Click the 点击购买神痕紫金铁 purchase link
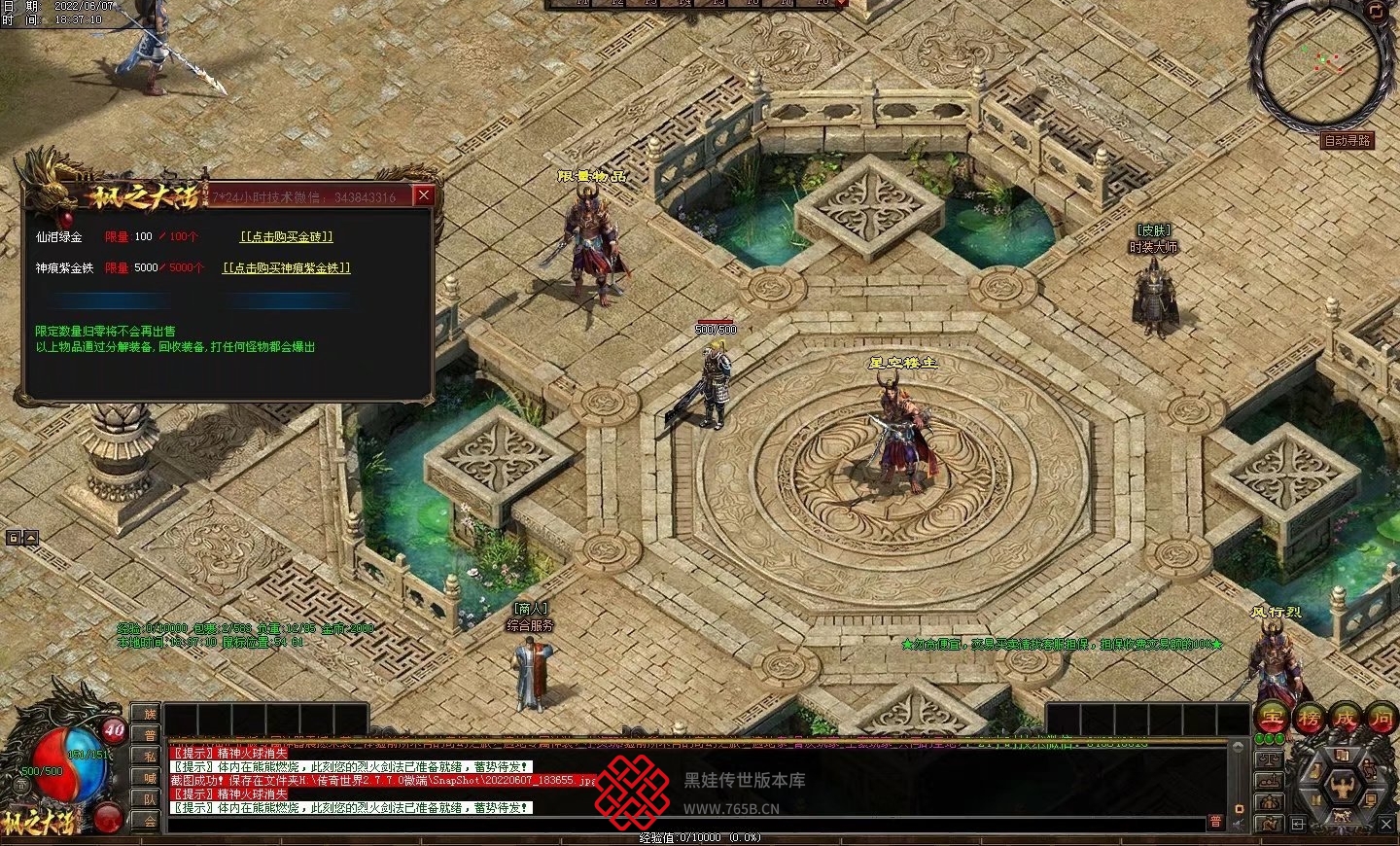The width and height of the screenshot is (1400, 846). (286, 267)
